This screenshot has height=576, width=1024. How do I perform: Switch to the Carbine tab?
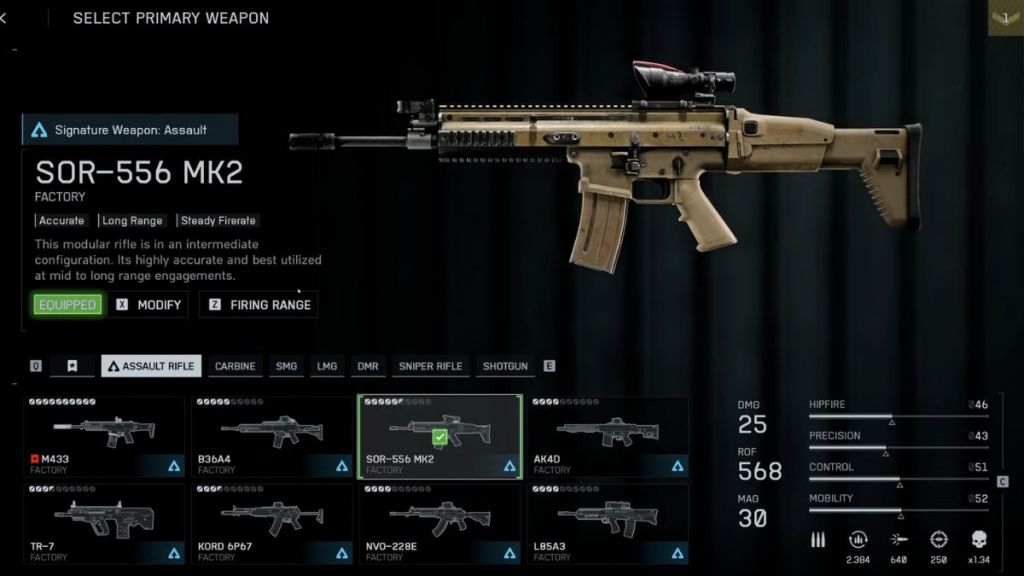(x=235, y=366)
